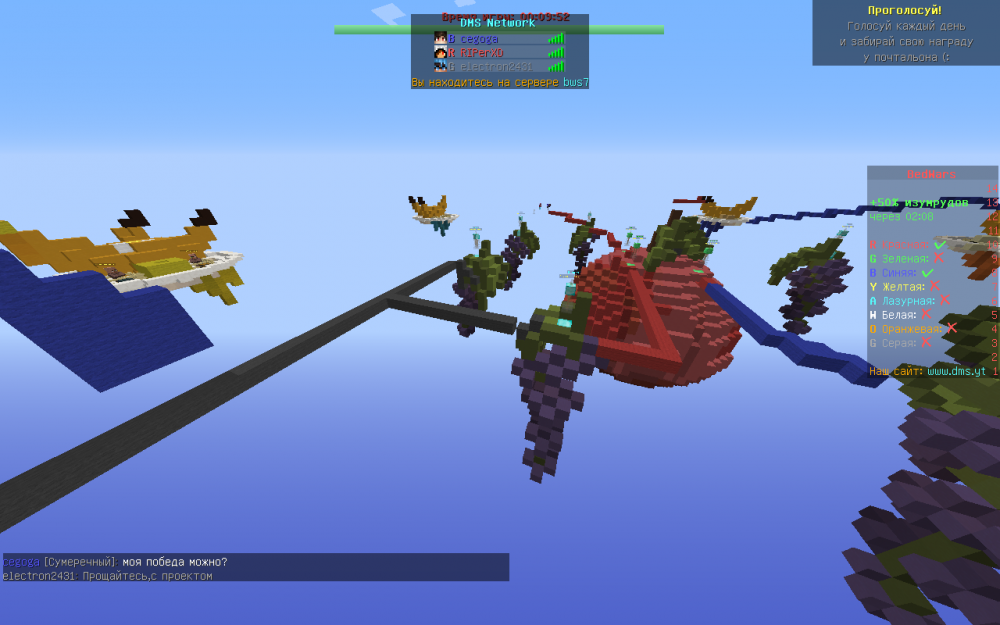Click the DMS Network tab list header
Image resolution: width=1000 pixels, height=625 pixels.
pyautogui.click(x=498, y=23)
